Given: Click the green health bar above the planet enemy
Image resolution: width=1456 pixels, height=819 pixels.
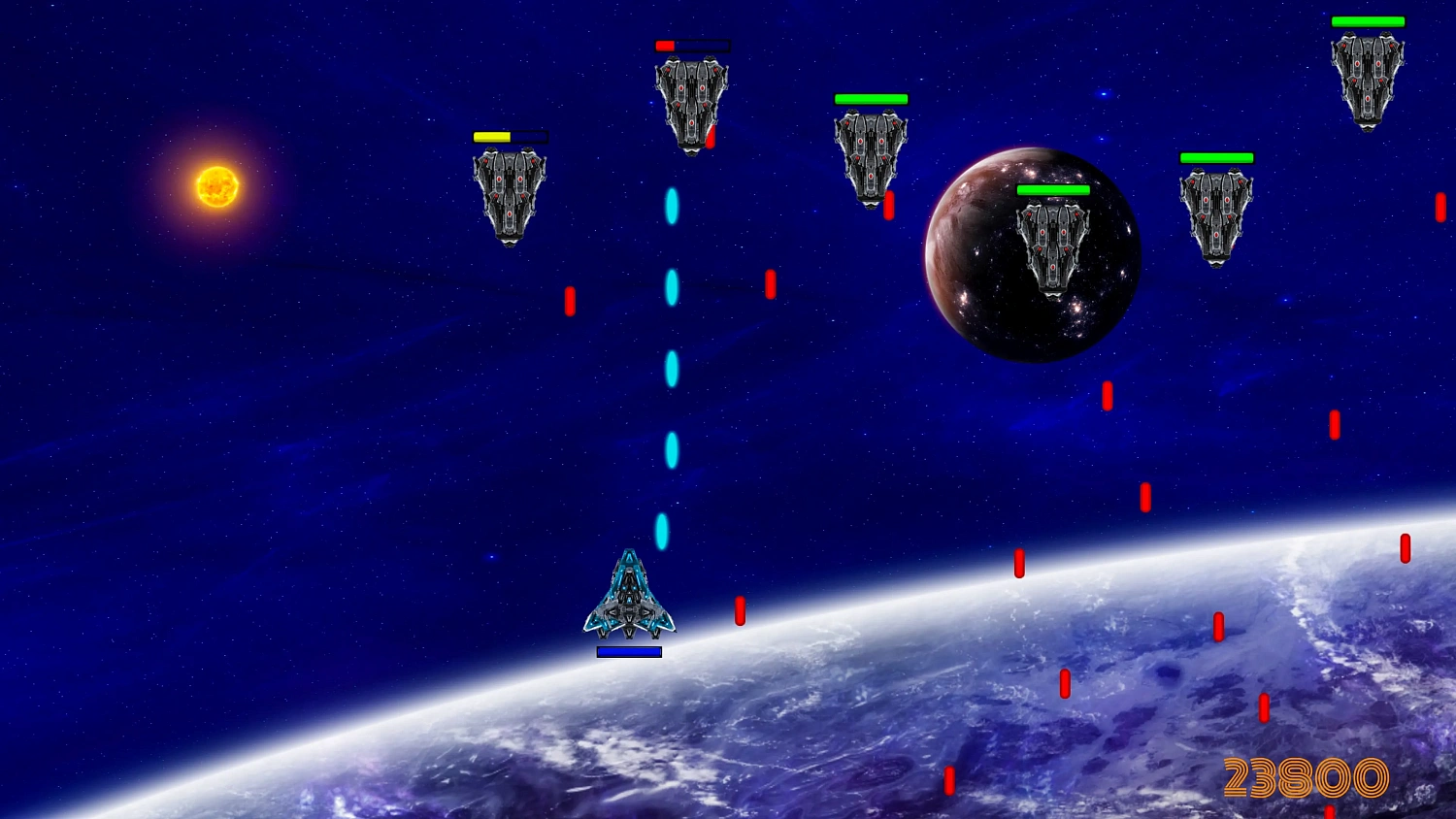Looking at the screenshot, I should [1053, 189].
